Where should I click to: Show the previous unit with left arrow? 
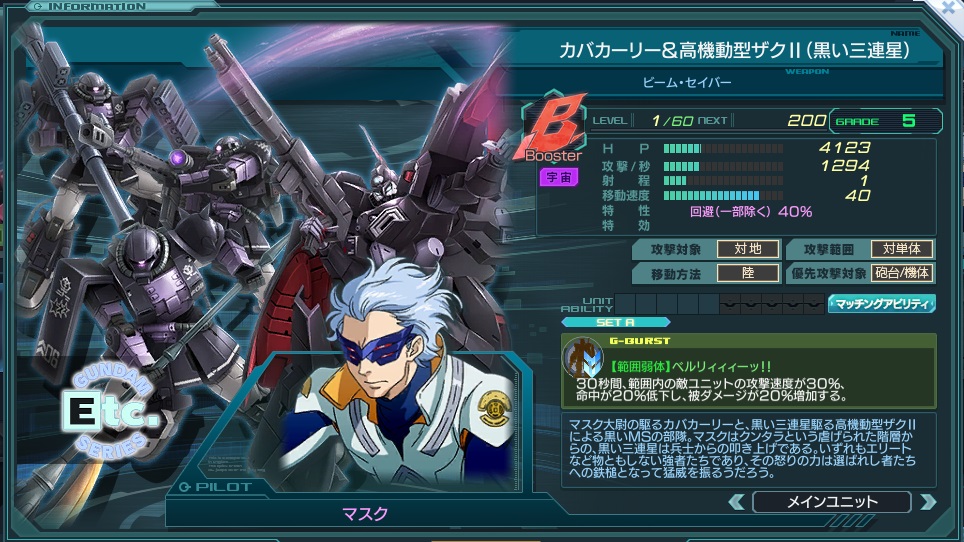click(x=737, y=502)
